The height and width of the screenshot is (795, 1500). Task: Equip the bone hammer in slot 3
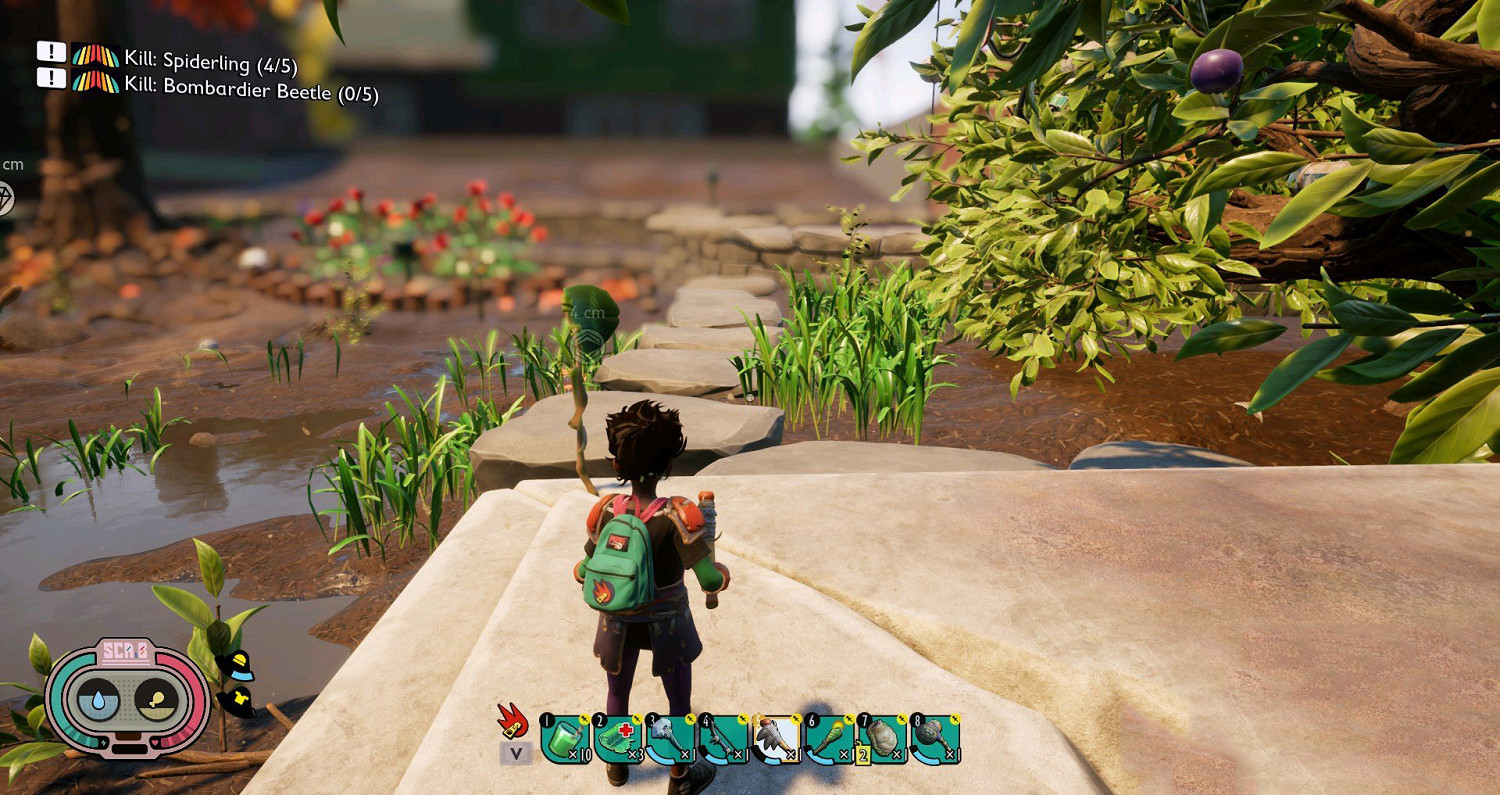click(671, 741)
